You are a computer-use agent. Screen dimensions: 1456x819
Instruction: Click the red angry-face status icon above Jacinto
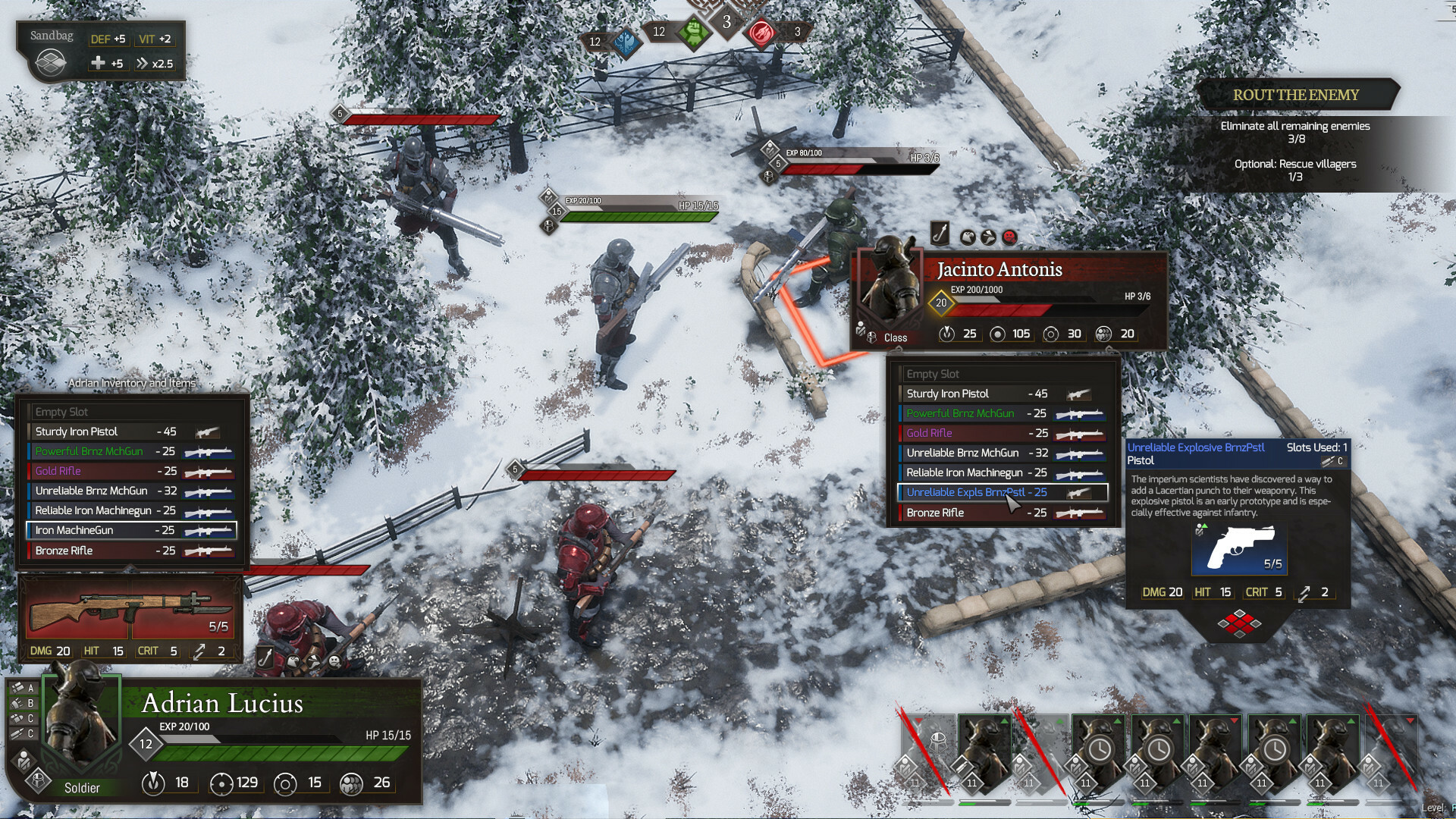coord(1009,237)
